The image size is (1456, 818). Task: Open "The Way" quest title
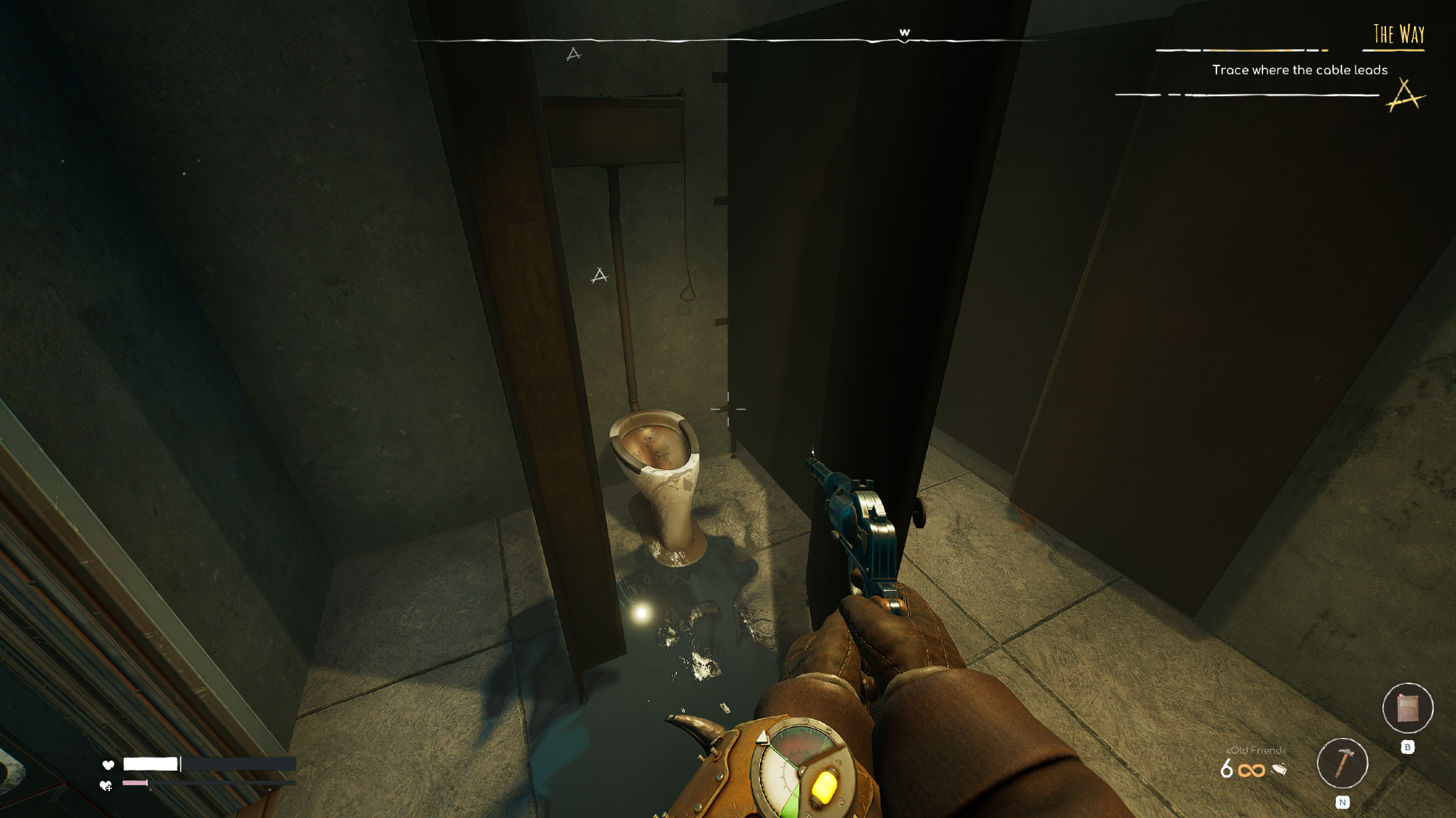[1398, 34]
